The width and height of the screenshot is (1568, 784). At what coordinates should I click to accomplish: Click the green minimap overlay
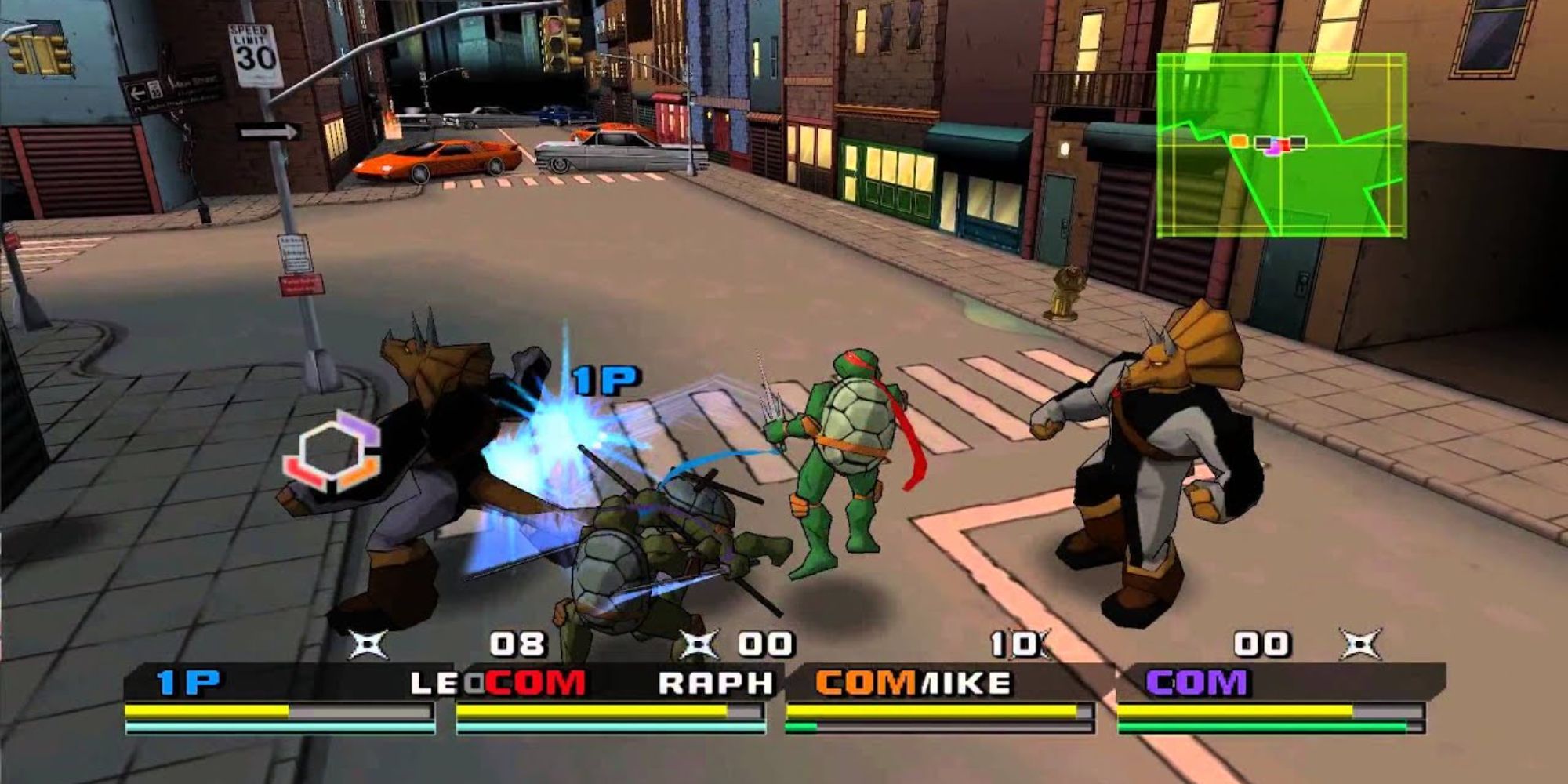(1281, 146)
